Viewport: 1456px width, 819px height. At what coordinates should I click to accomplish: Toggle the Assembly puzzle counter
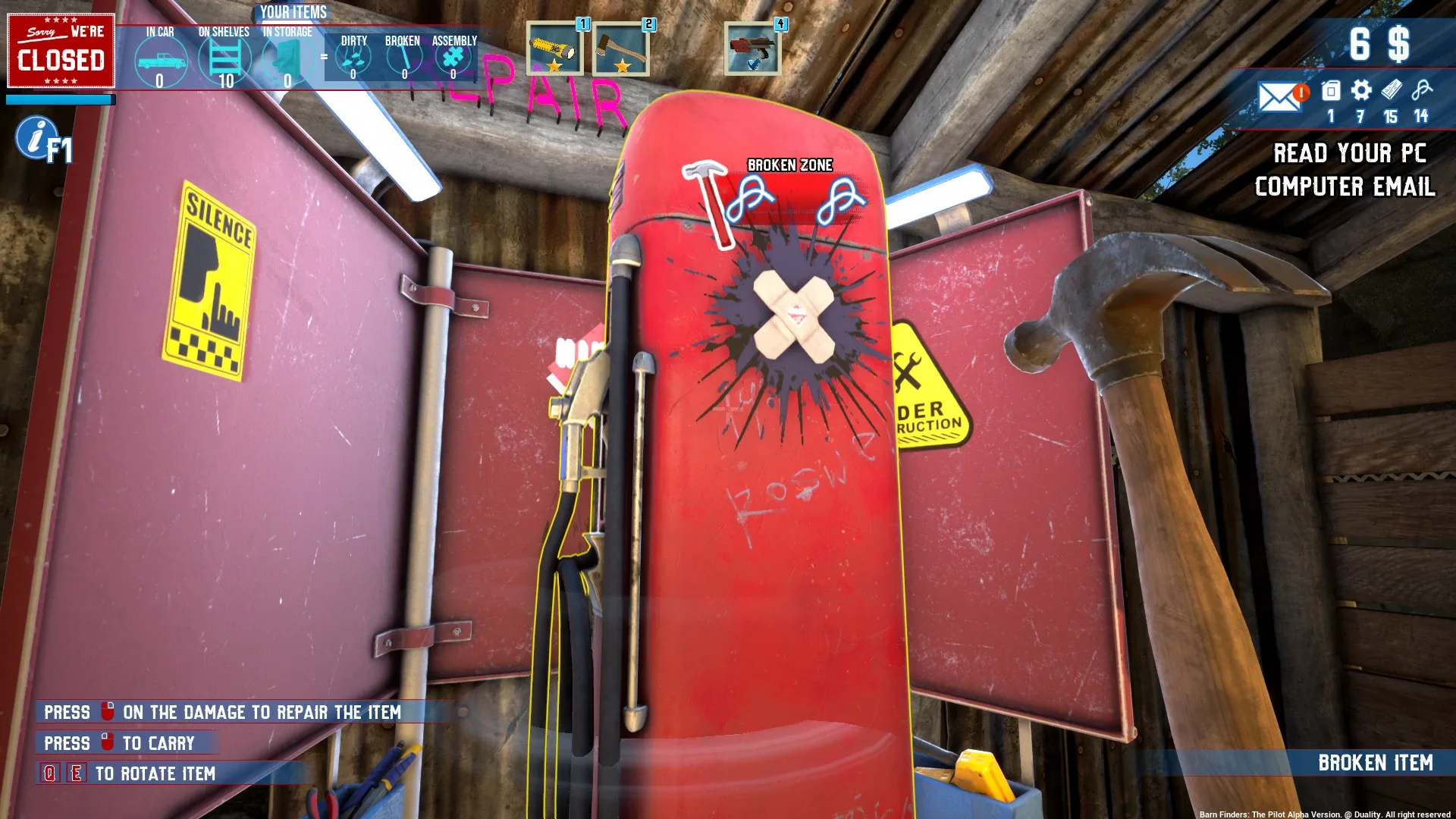click(453, 59)
